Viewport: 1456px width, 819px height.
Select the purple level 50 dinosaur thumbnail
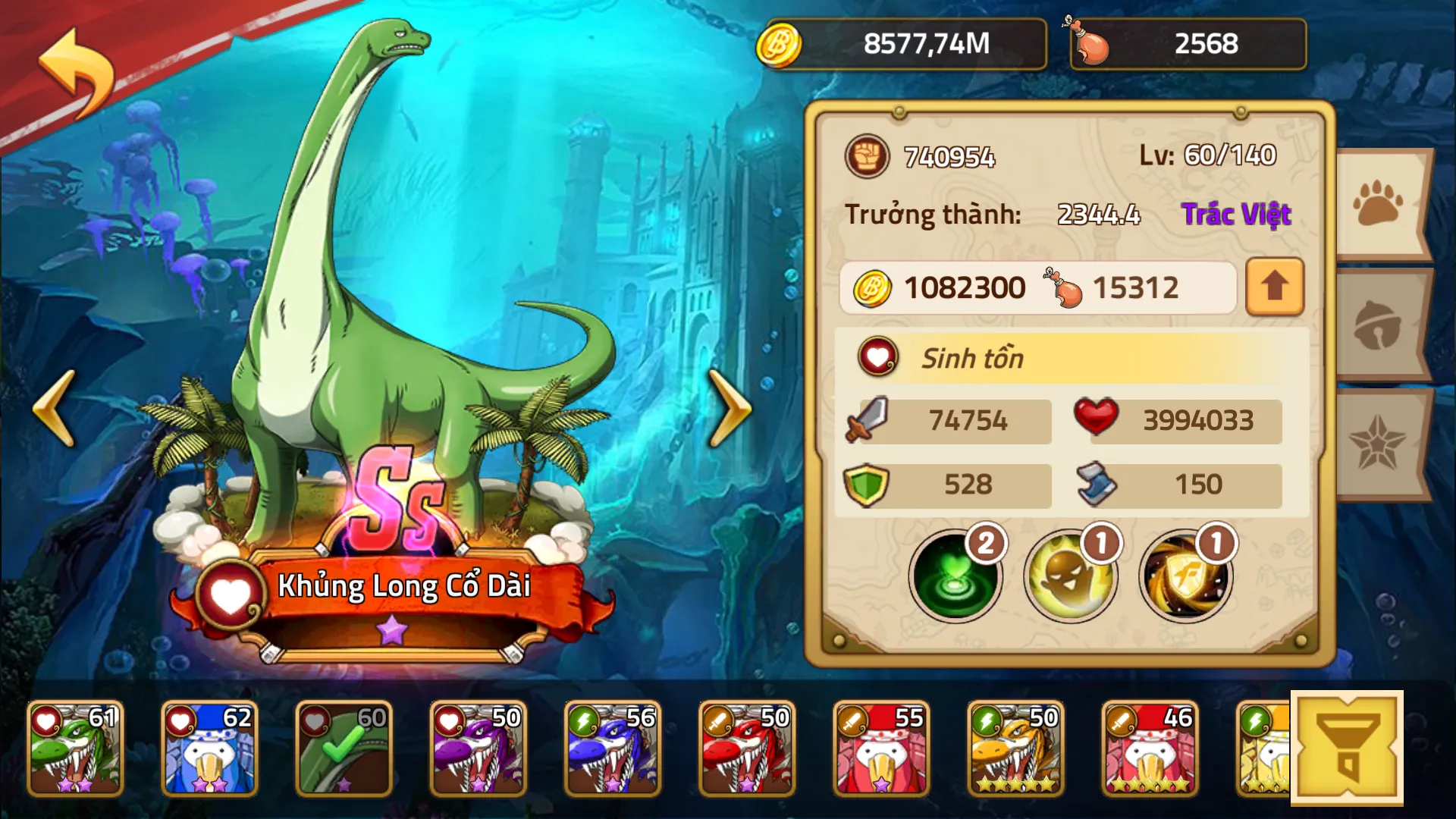478,747
